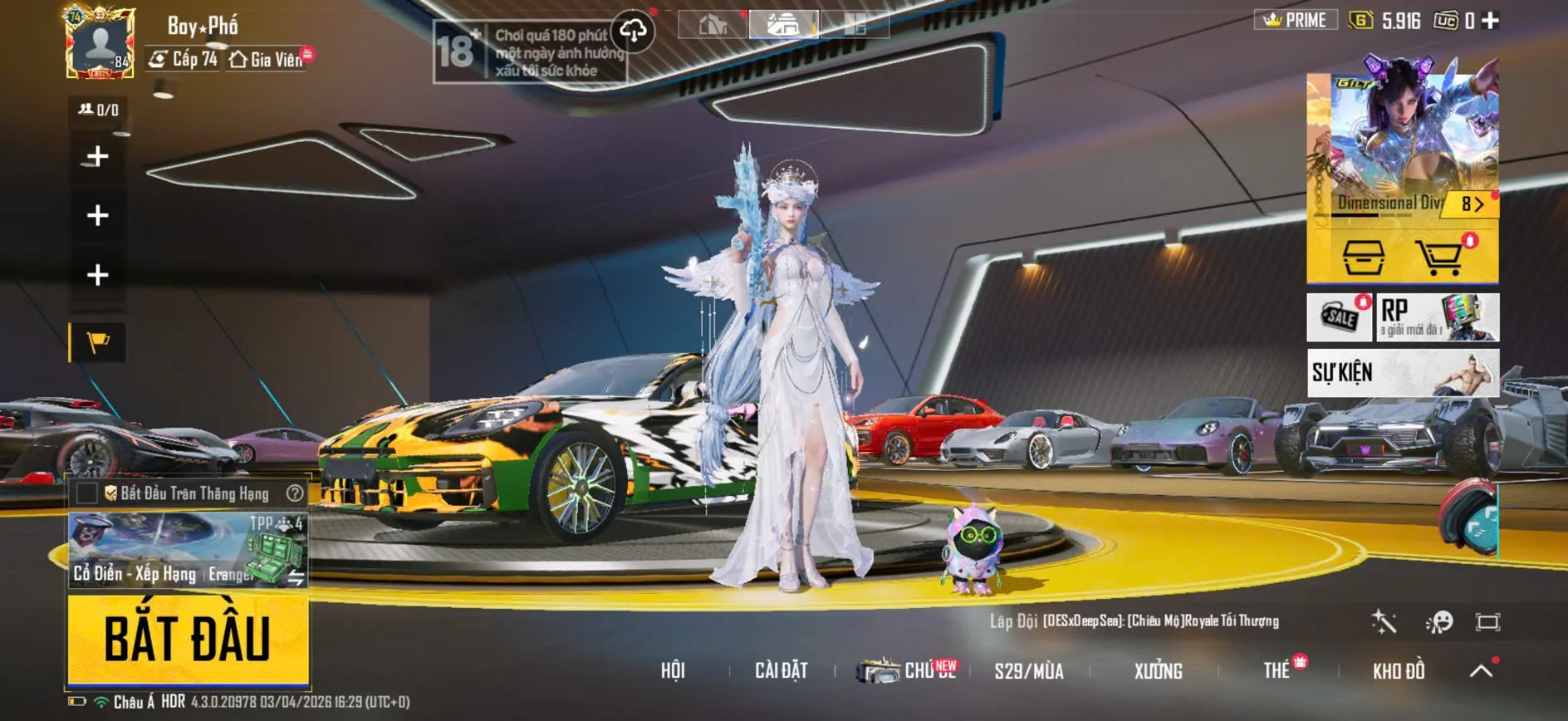
Task: Start the match with BẮT ĐẦU button
Action: pos(188,639)
